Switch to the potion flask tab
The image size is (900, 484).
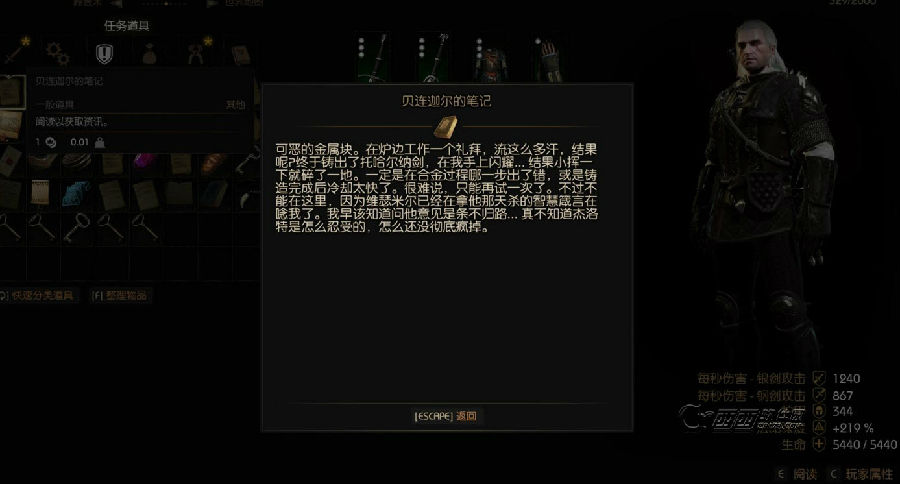[149, 52]
